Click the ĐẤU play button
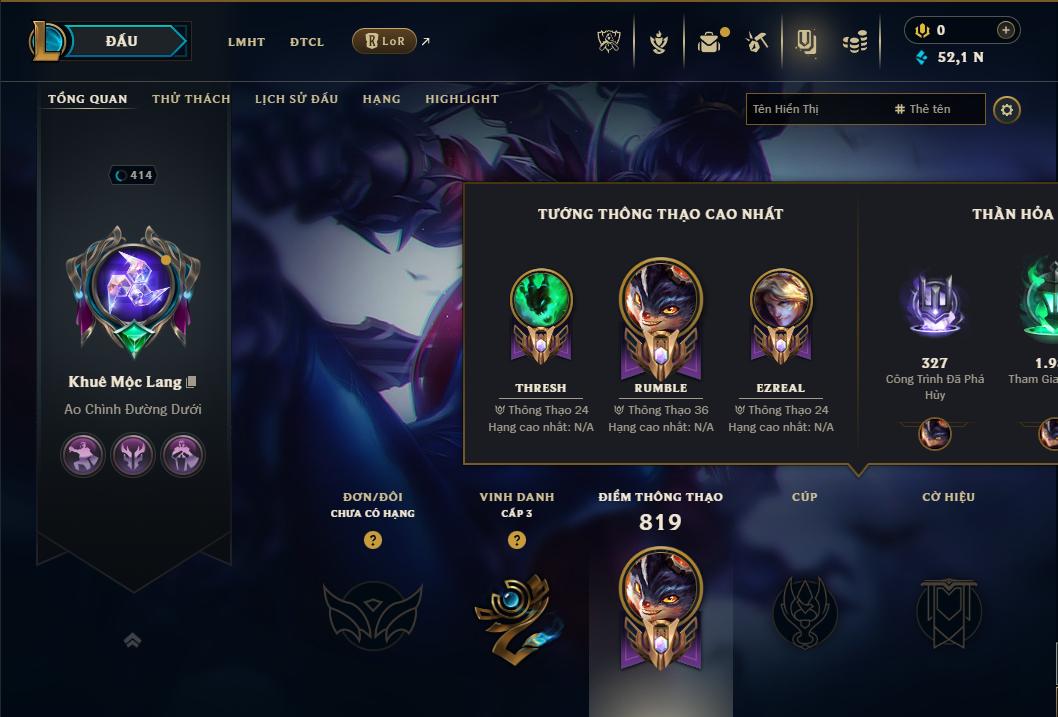1058x717 pixels. (x=122, y=41)
